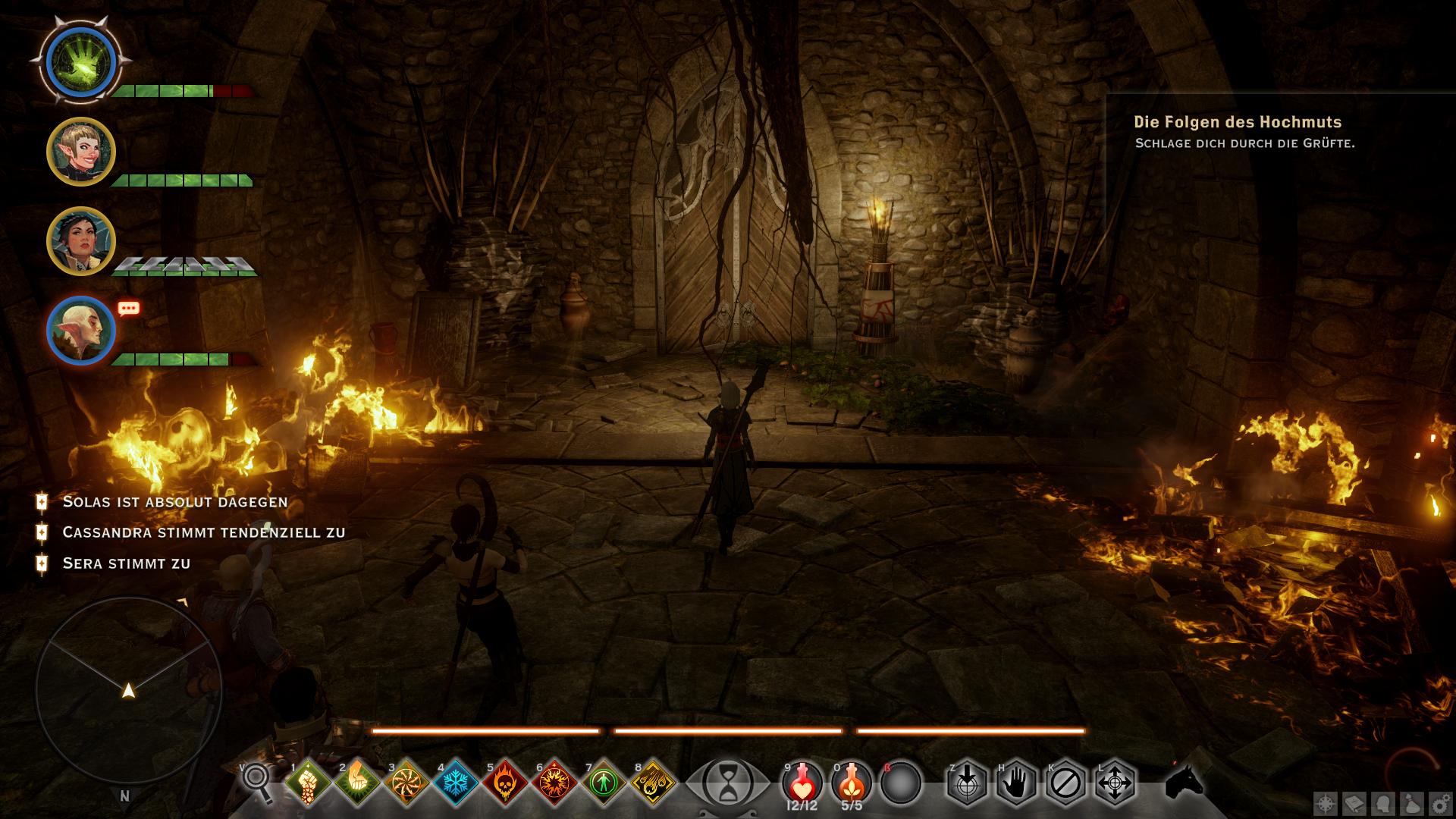This screenshot has height=819, width=1456.
Task: Cast the fire burst circle spell
Action: 554,781
